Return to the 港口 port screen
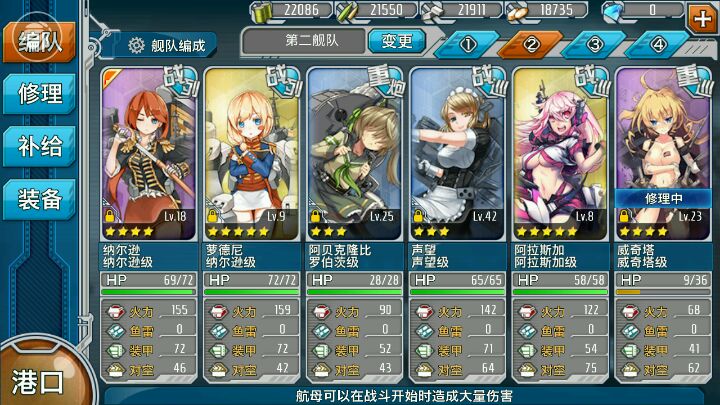720x405 pixels. (38, 380)
